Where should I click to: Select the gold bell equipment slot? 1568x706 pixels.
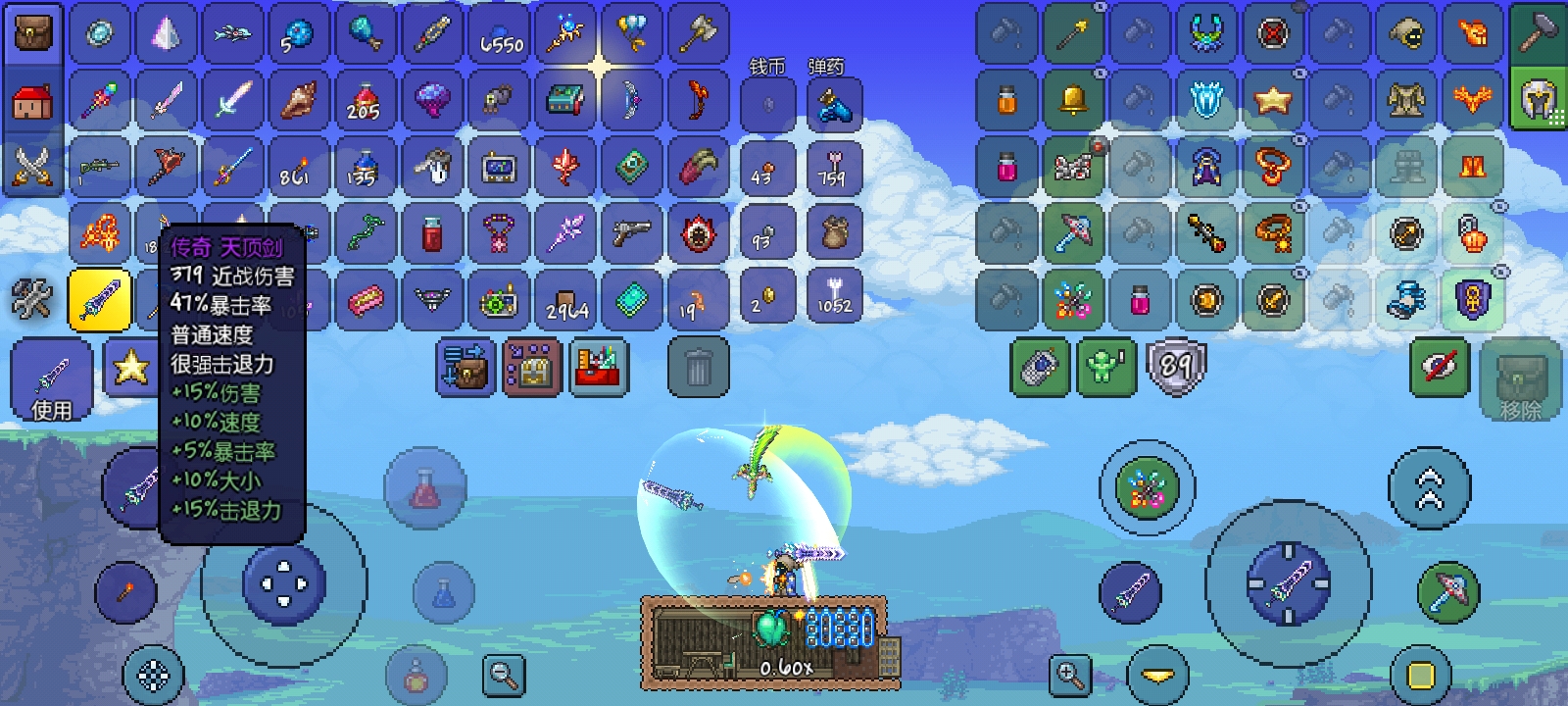1073,100
